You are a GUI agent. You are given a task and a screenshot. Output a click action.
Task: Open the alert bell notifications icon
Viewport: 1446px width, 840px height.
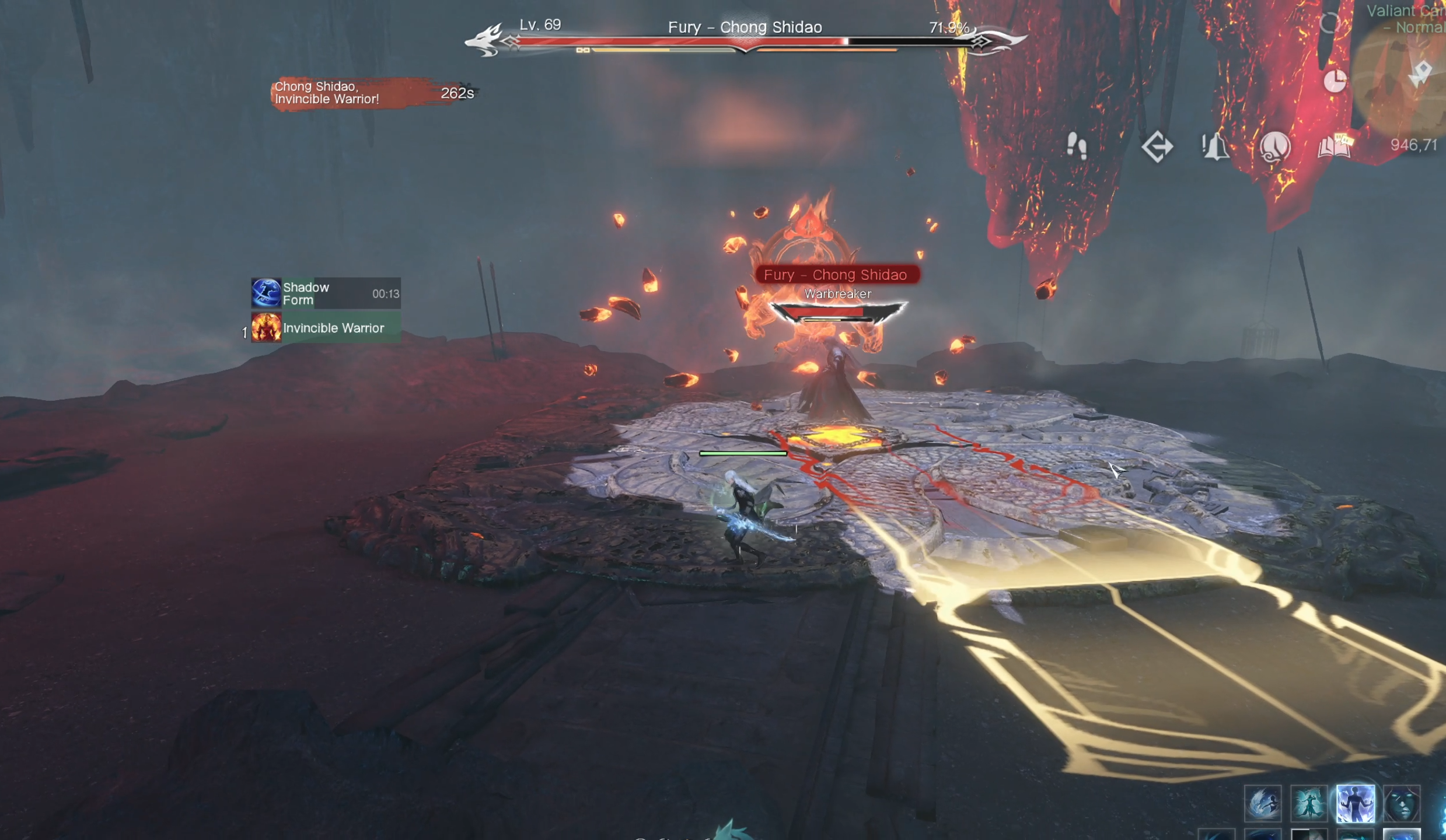point(1215,146)
